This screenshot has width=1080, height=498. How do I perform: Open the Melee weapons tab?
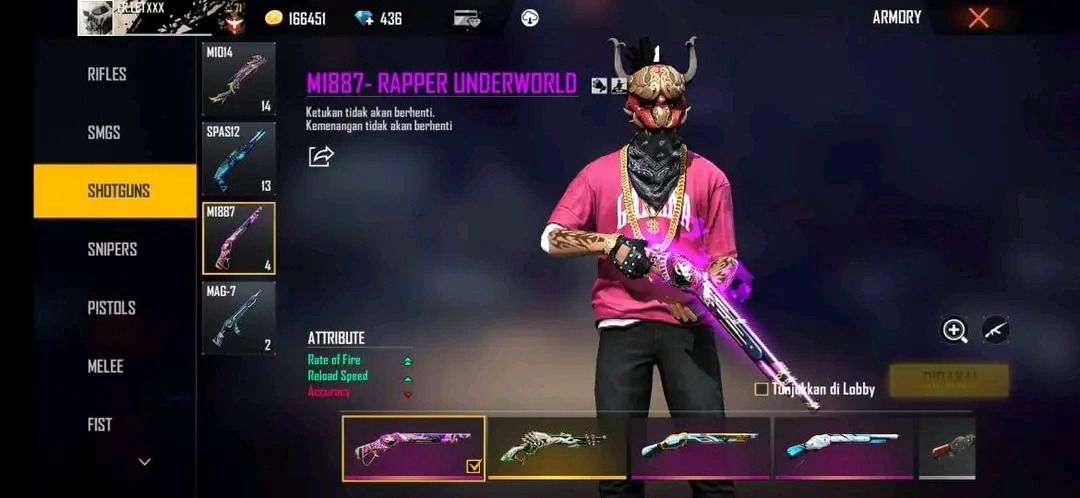105,366
